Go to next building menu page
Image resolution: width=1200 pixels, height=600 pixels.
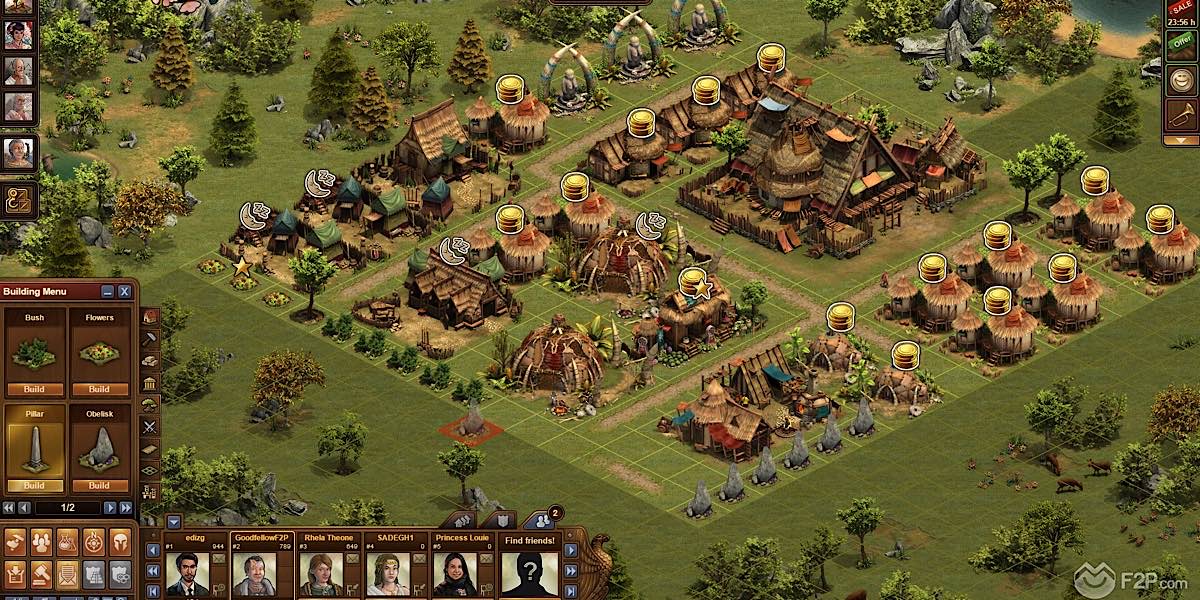pyautogui.click(x=110, y=508)
